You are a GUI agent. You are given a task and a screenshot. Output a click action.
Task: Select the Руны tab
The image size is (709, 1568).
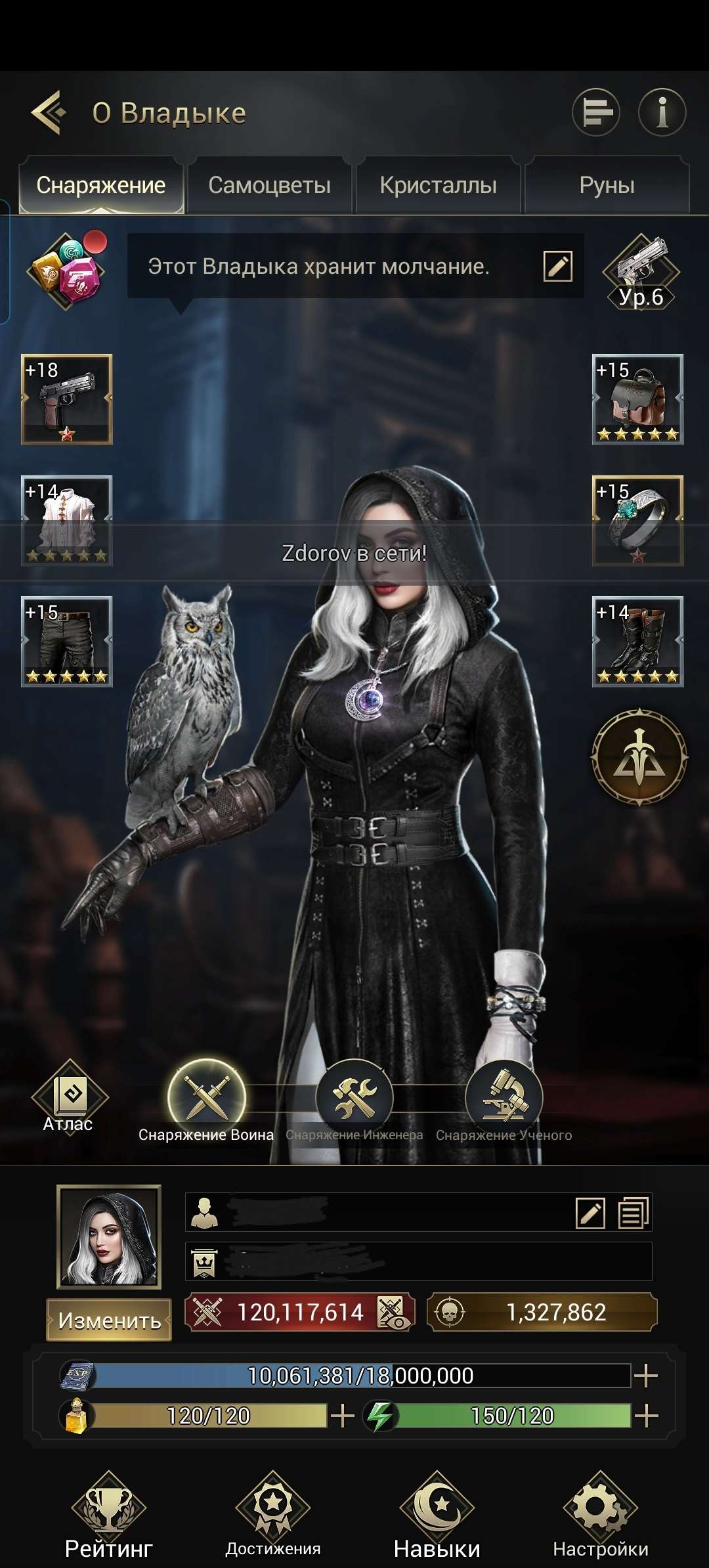[x=607, y=185]
